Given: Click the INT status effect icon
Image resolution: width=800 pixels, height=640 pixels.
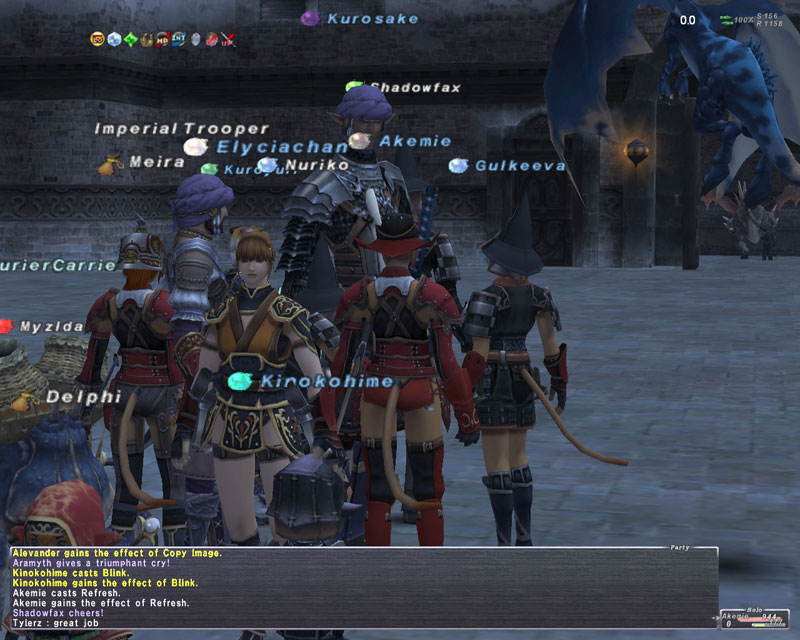Looking at the screenshot, I should click(178, 39).
